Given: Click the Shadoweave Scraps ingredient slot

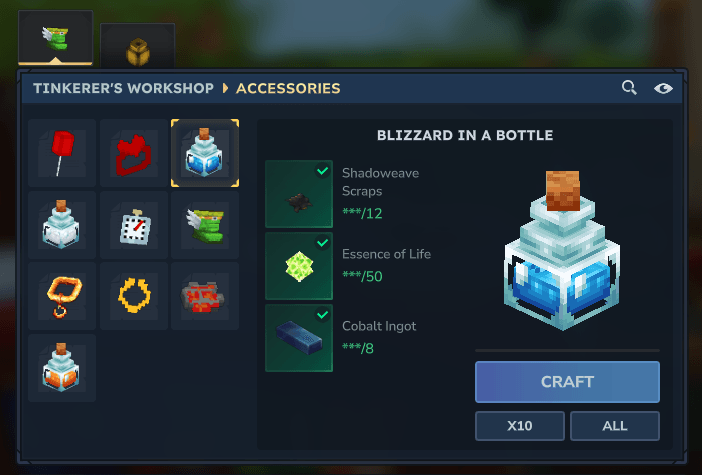Looking at the screenshot, I should point(299,194).
